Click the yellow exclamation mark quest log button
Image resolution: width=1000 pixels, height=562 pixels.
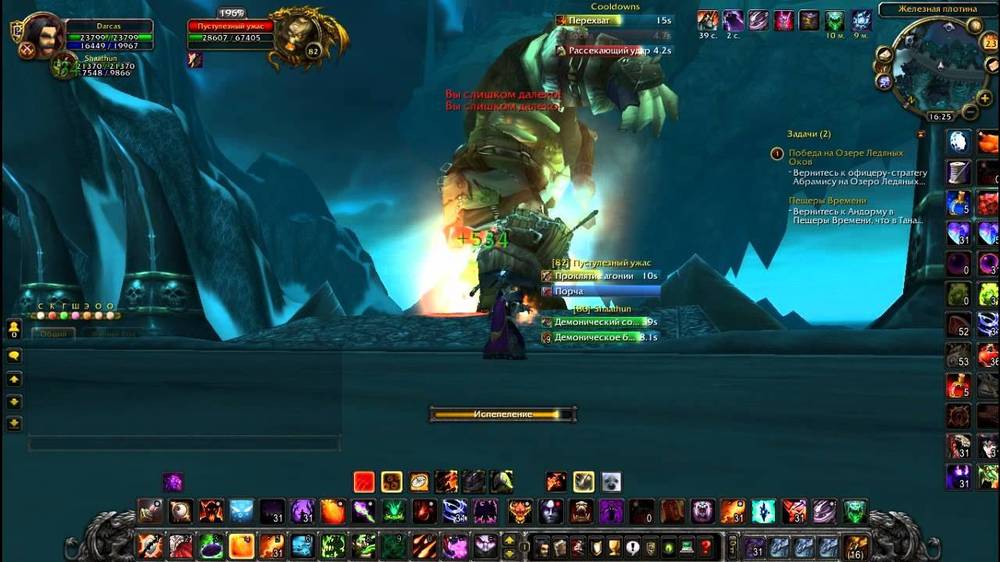click(634, 547)
